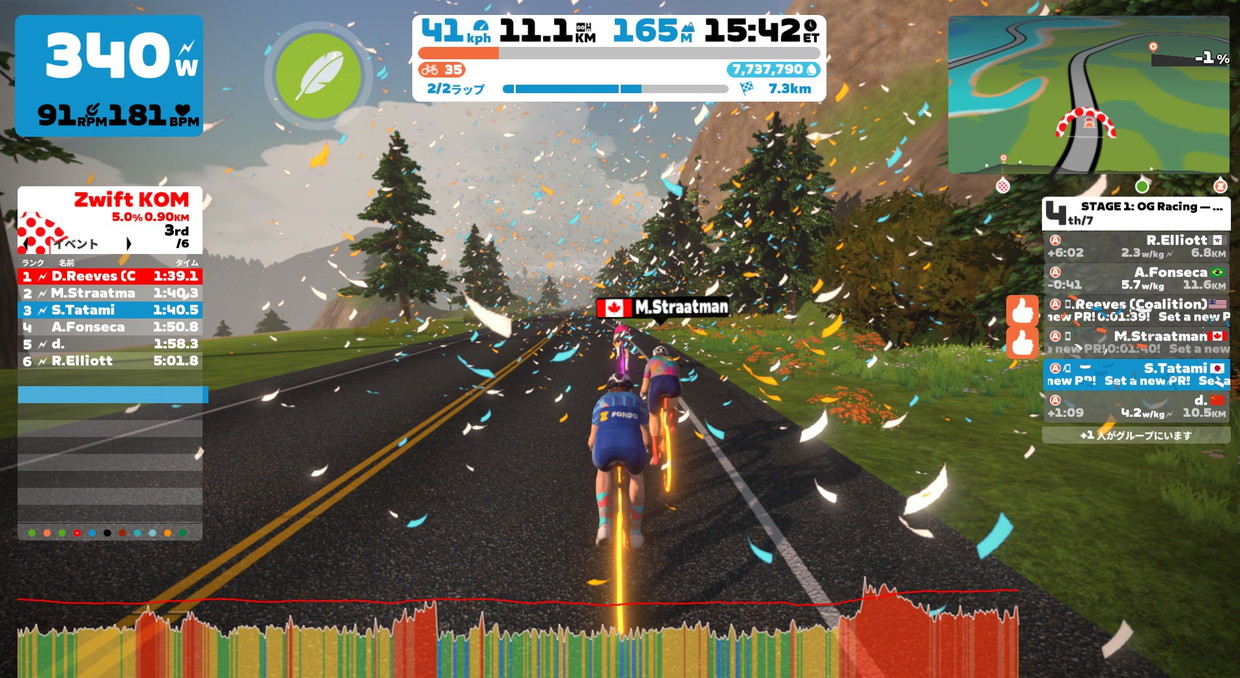The width and height of the screenshot is (1240, 678).
Task: Send a thumbs-up to M.Straatman in rider list
Action: coord(1022,343)
